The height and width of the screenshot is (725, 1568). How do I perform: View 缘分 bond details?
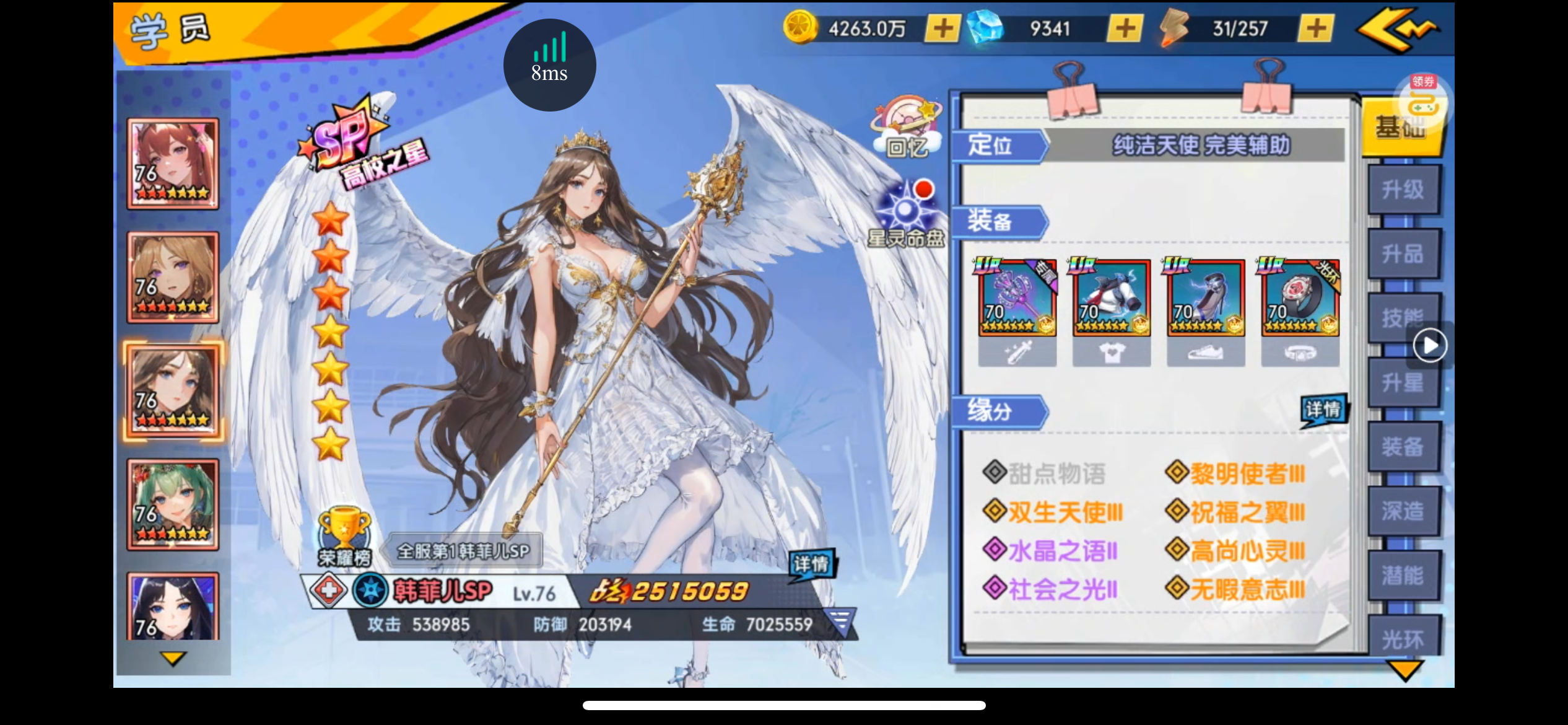tap(1323, 410)
